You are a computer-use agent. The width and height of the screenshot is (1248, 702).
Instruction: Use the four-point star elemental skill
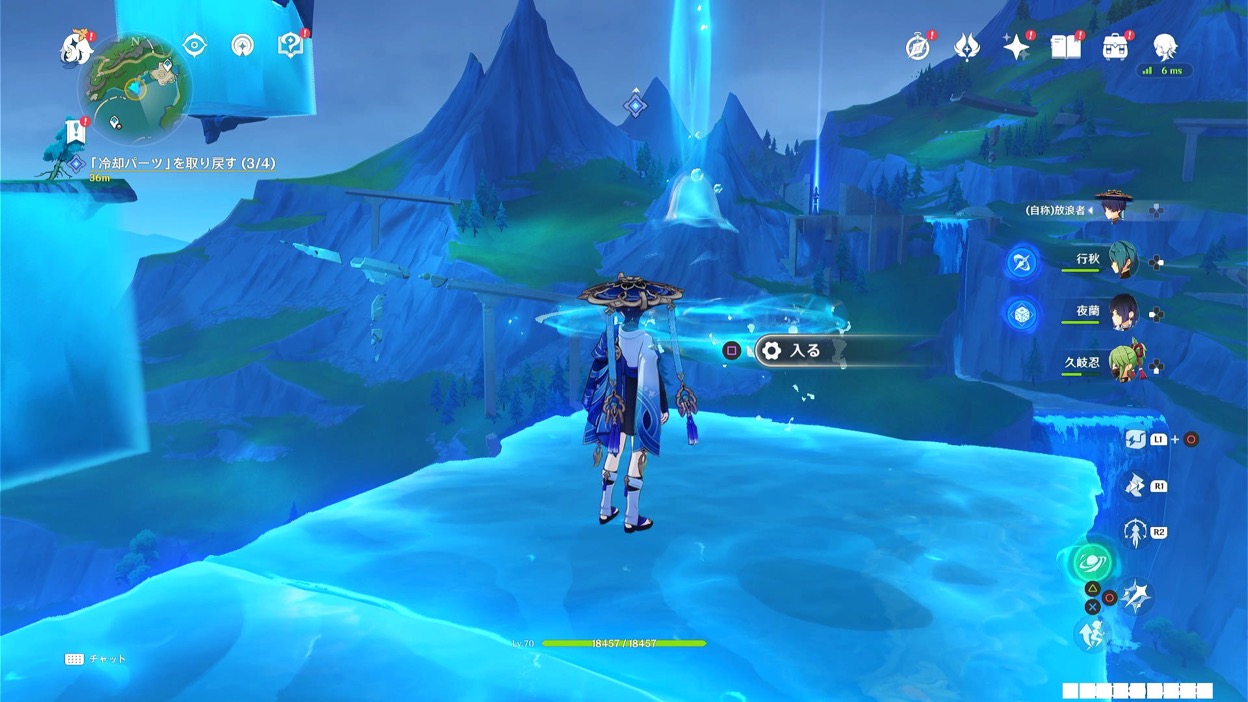click(1136, 597)
